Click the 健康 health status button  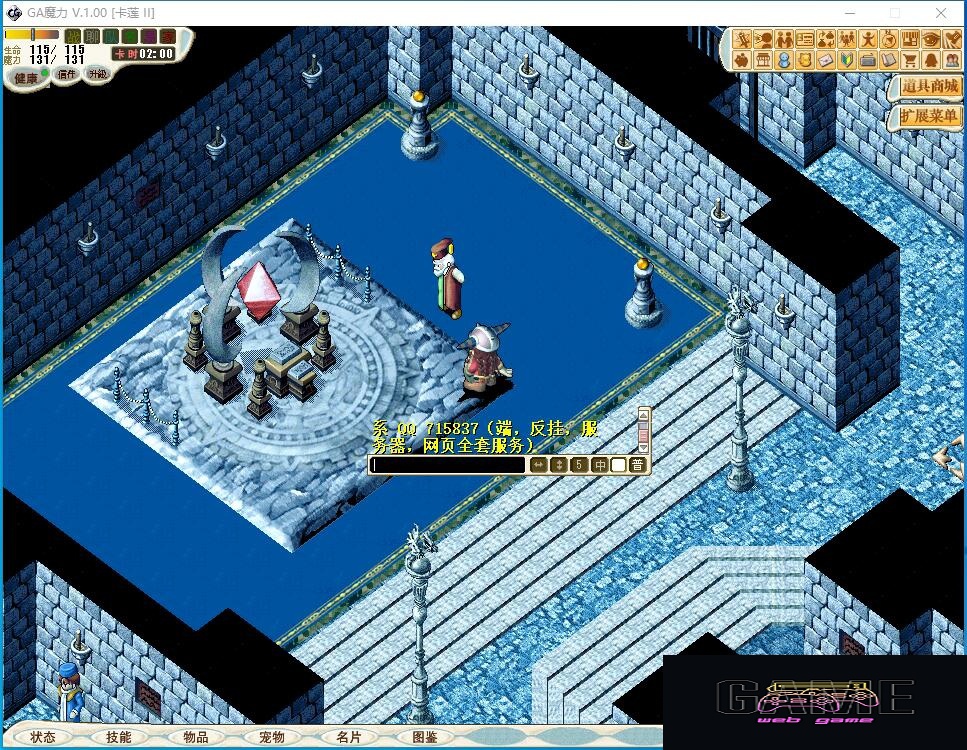[26, 77]
